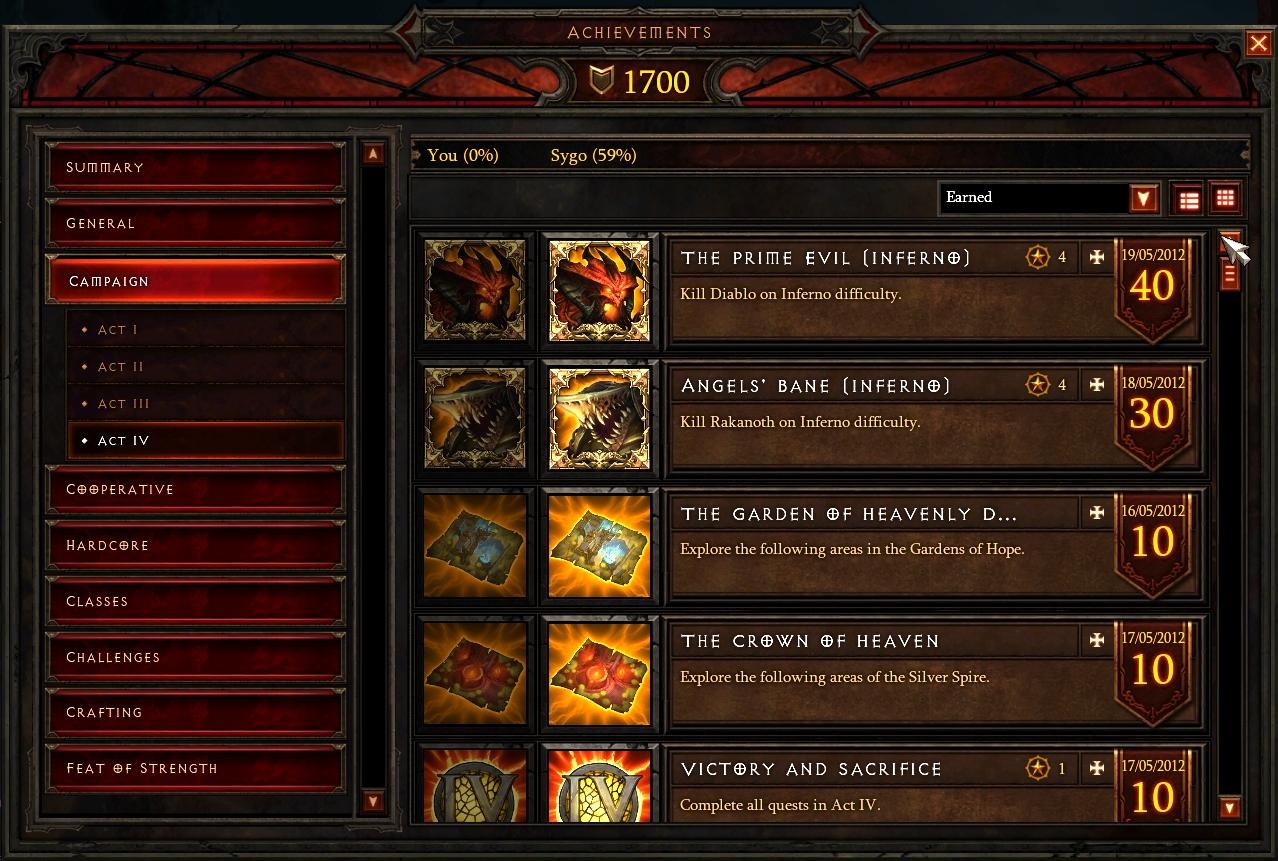This screenshot has height=861, width=1278.
Task: Switch to the Campaign category
Action: coord(195,281)
